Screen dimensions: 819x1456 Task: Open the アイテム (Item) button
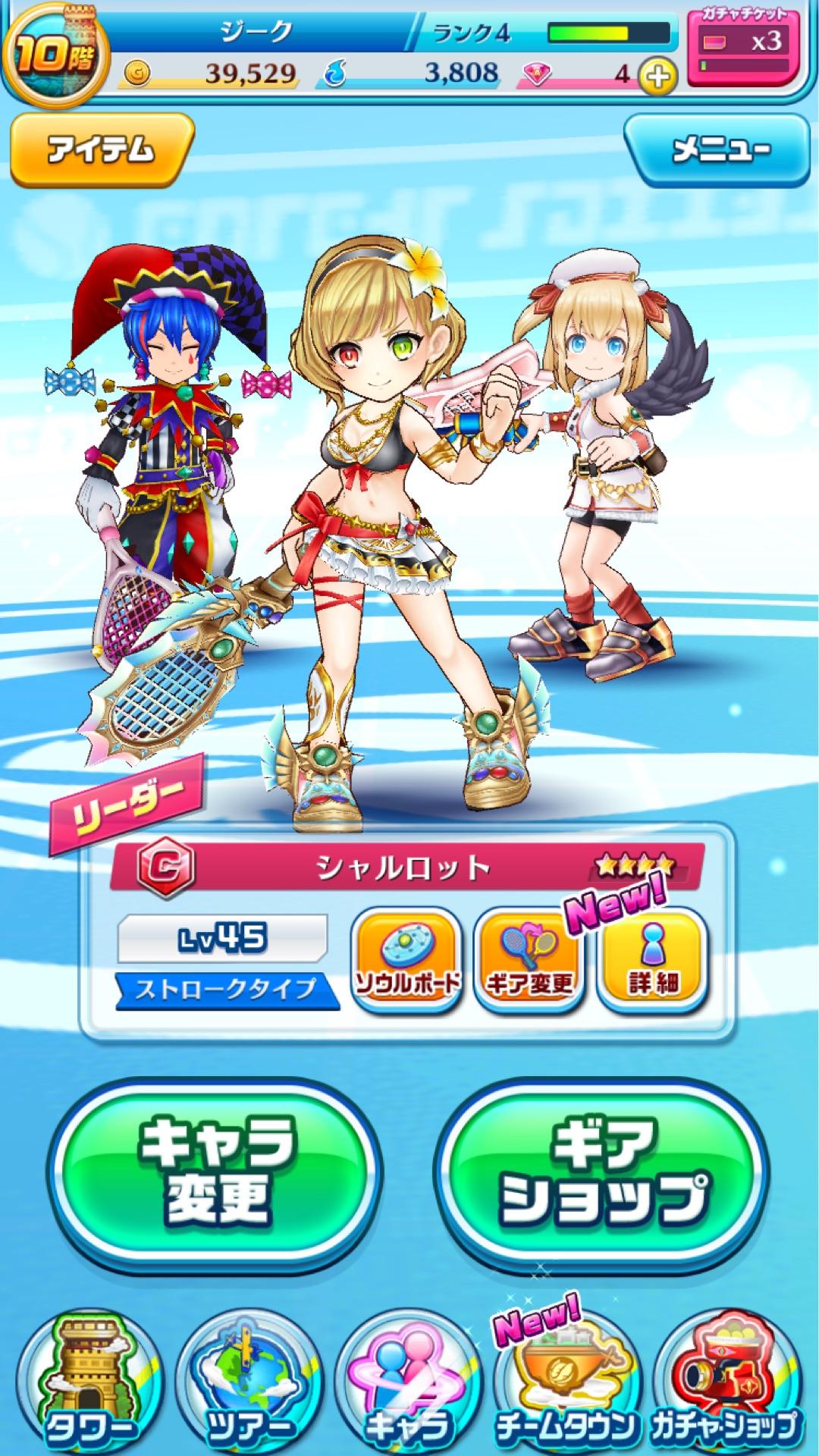pos(101,149)
